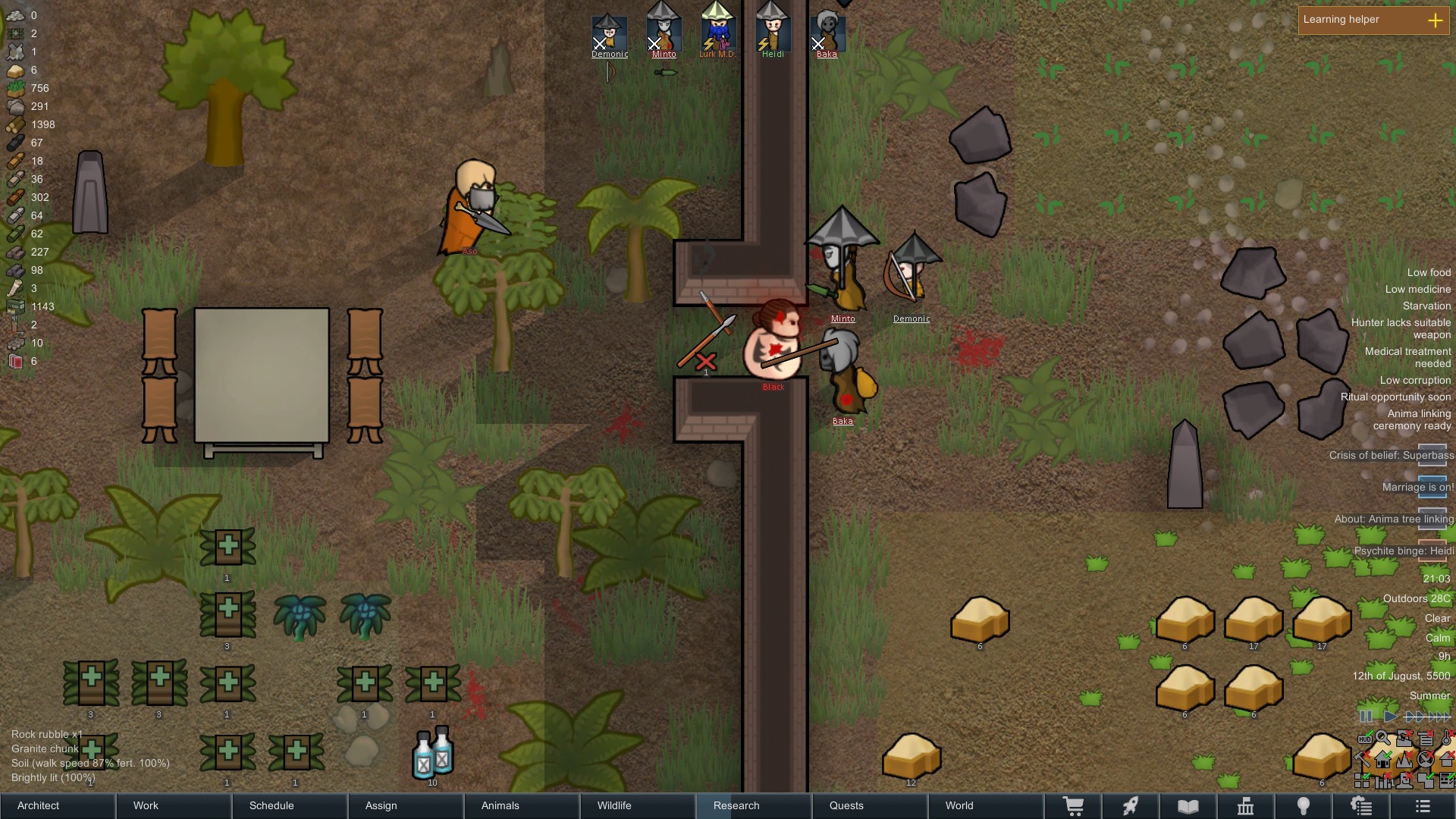
Task: Click the ideology lightbulb icon
Action: (1304, 805)
